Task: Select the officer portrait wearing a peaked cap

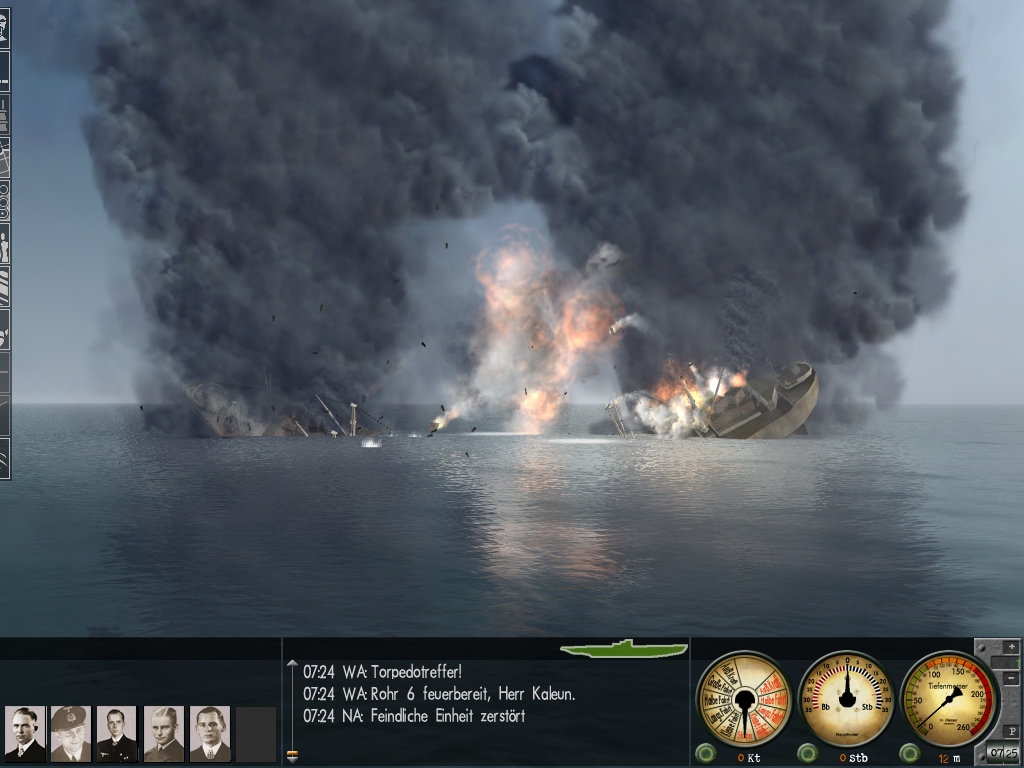Action: coord(70,734)
